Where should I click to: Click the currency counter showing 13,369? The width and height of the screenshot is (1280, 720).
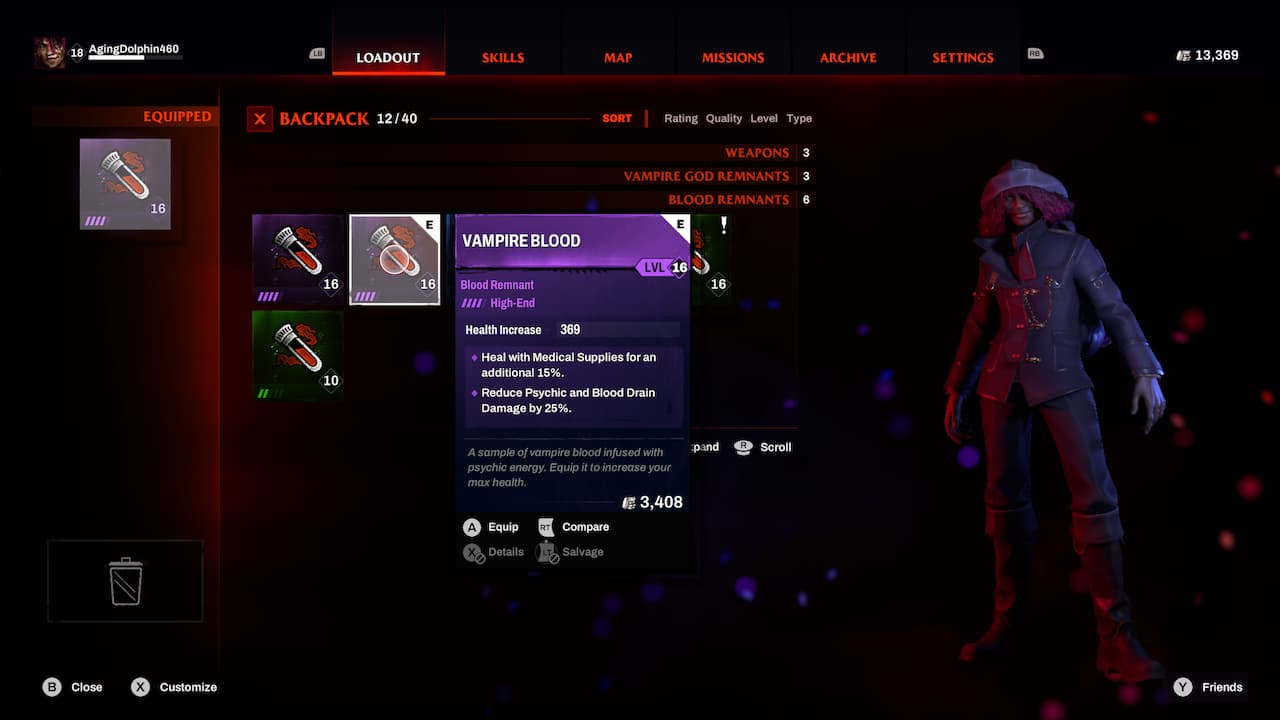pos(1206,56)
